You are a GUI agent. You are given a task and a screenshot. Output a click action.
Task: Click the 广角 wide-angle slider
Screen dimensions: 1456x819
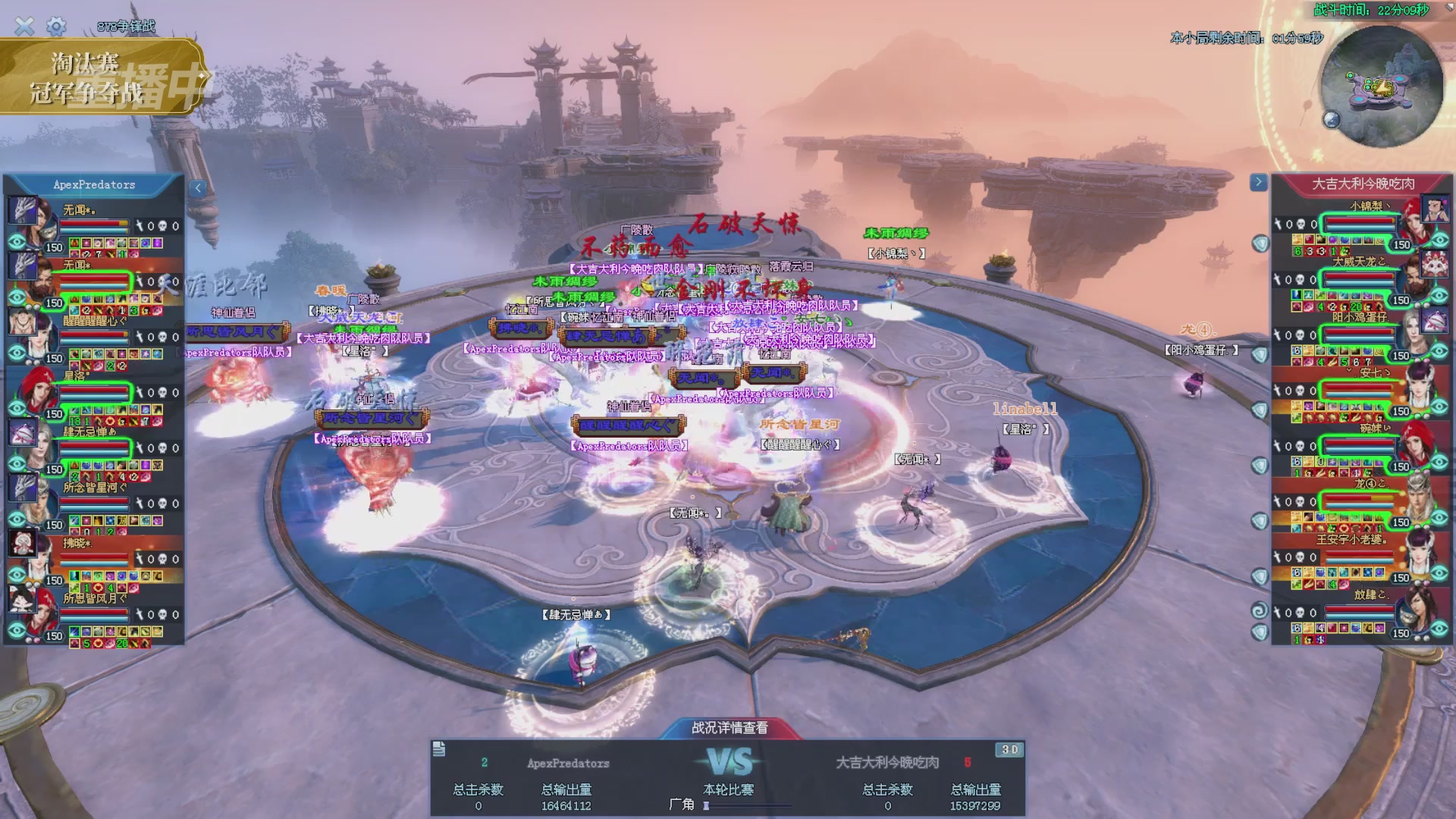747,806
